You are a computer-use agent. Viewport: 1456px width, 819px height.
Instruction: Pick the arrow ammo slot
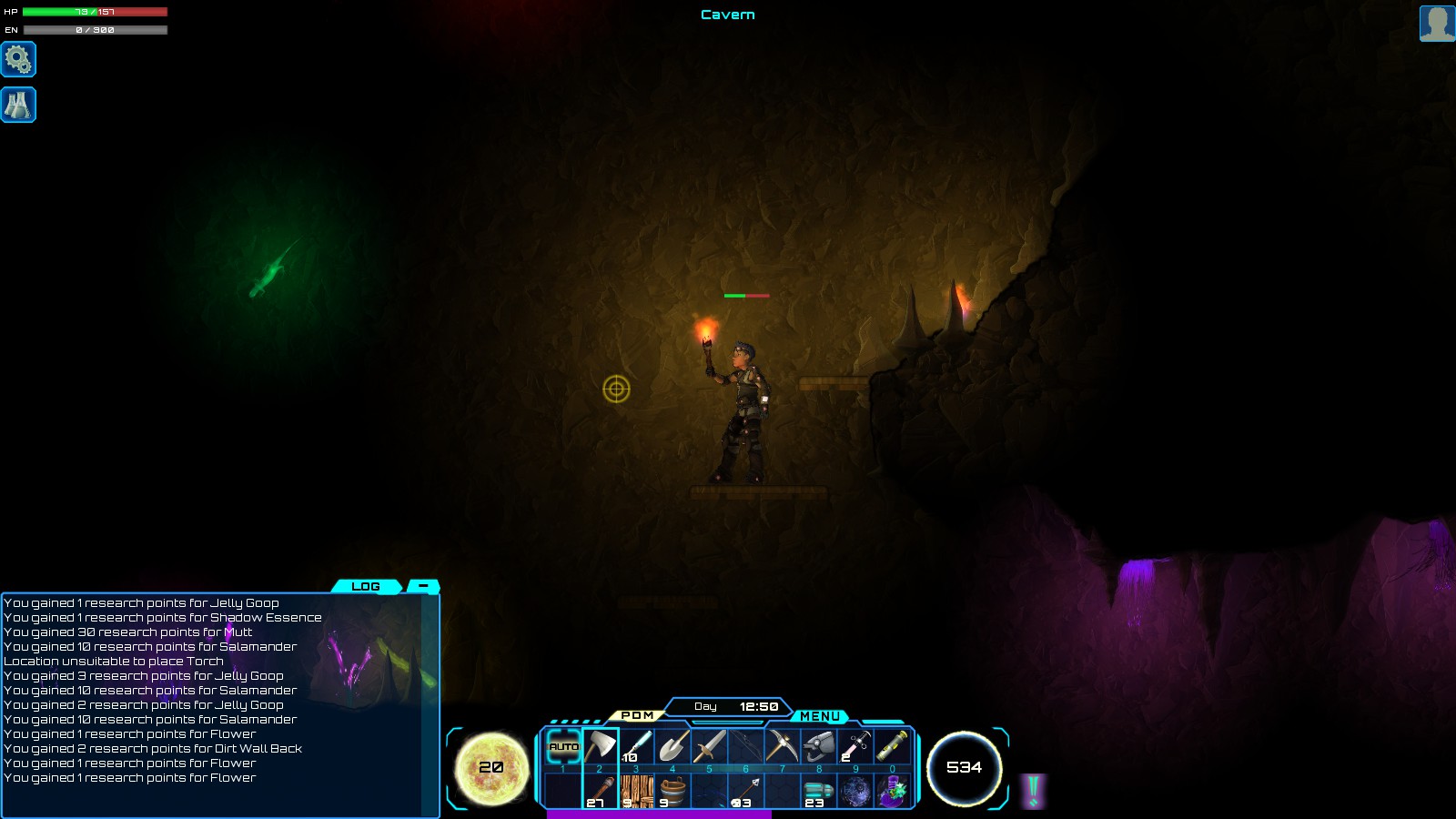(x=745, y=791)
